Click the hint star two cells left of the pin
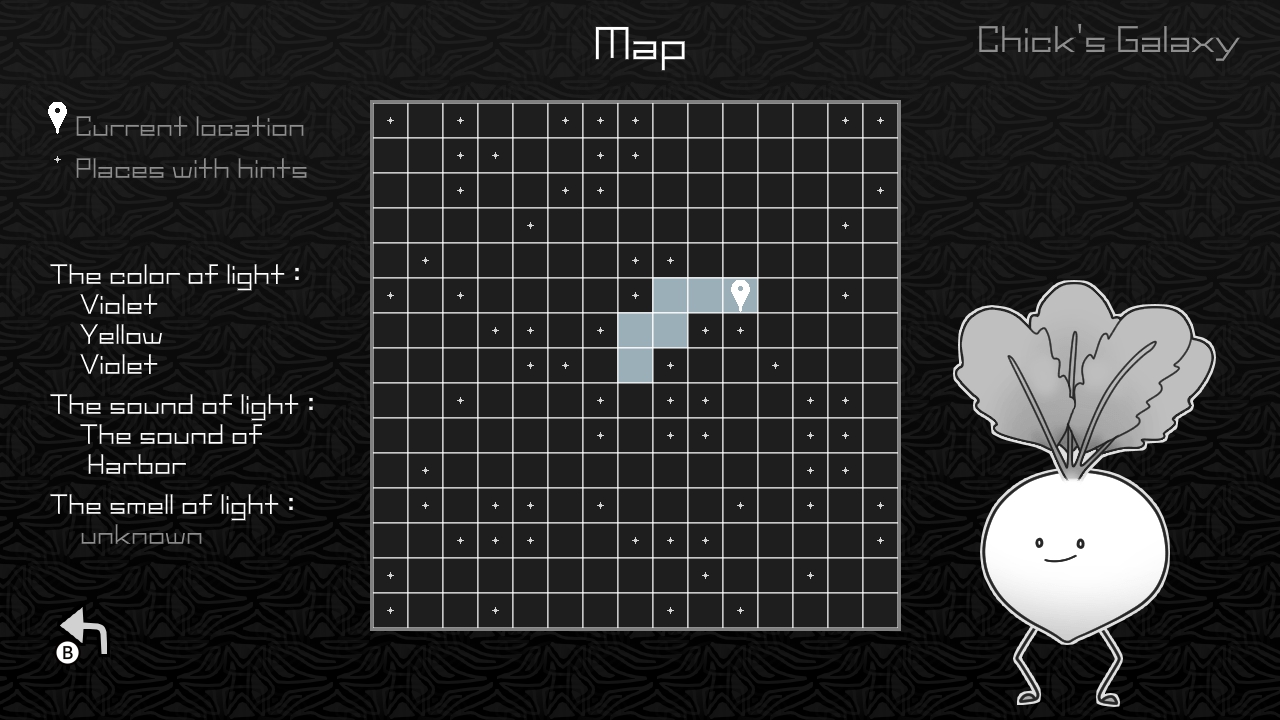The height and width of the screenshot is (720, 1280). coord(671,295)
